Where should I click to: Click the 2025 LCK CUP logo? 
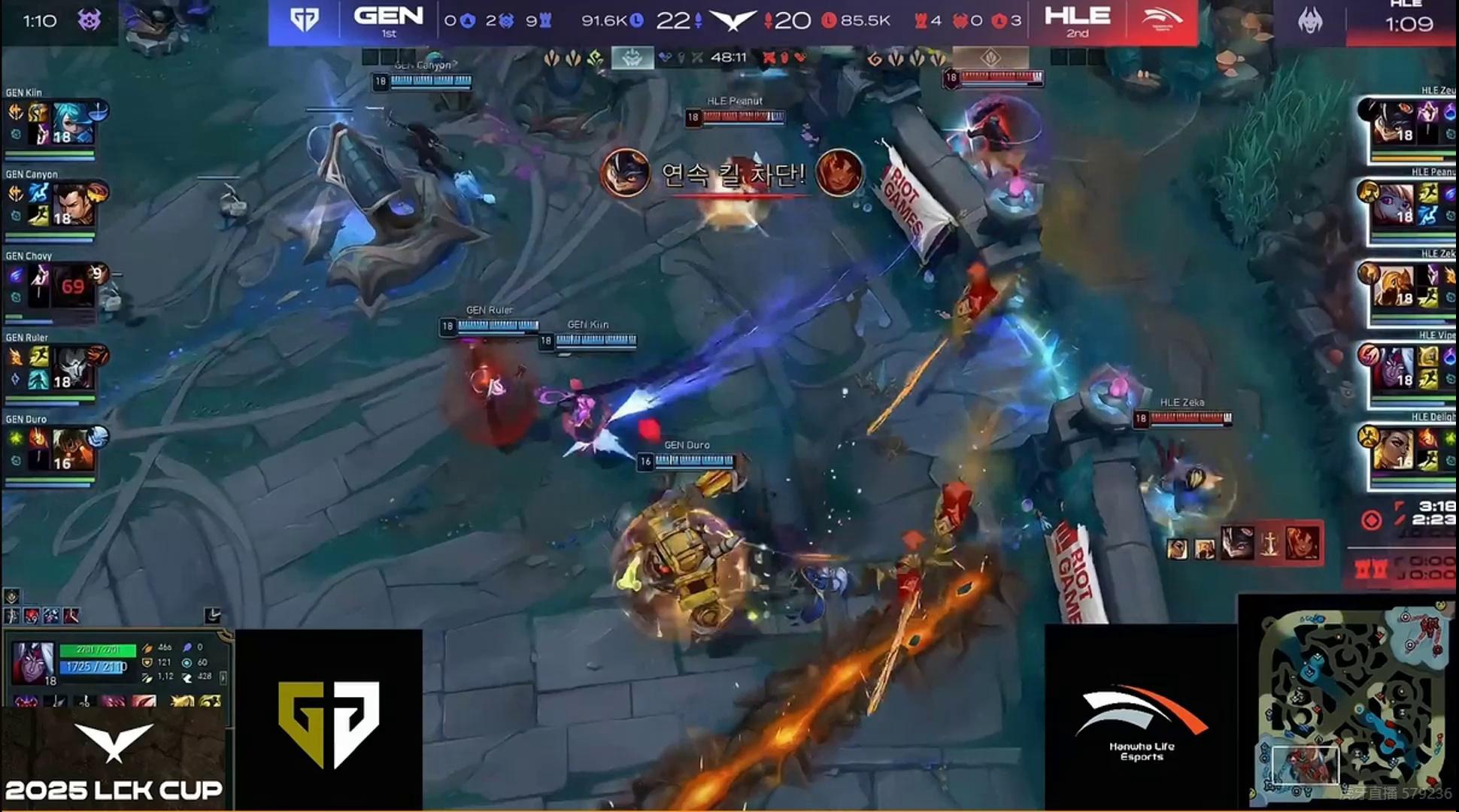click(x=113, y=761)
